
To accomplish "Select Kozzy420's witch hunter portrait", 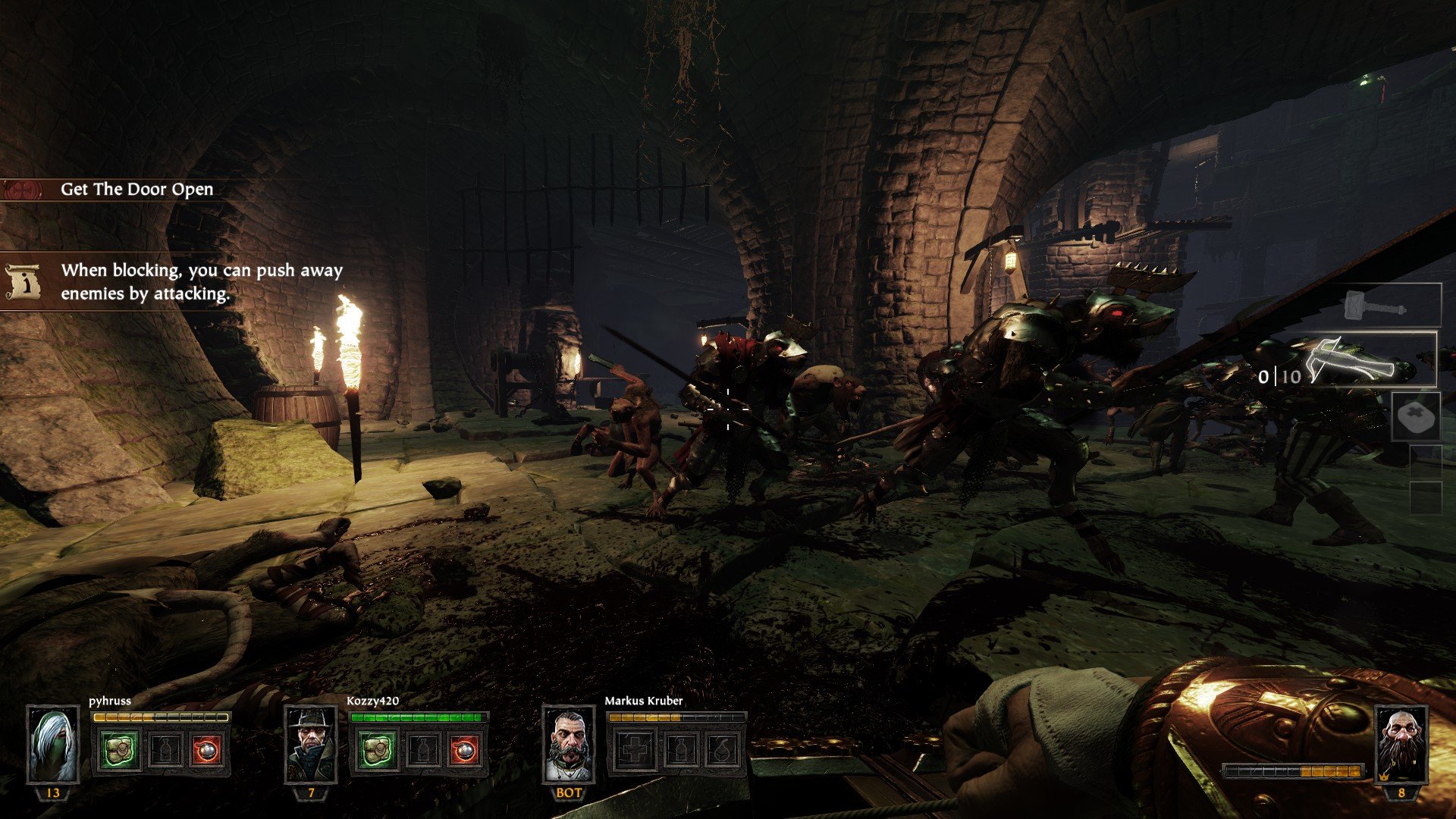I will click(x=311, y=745).
